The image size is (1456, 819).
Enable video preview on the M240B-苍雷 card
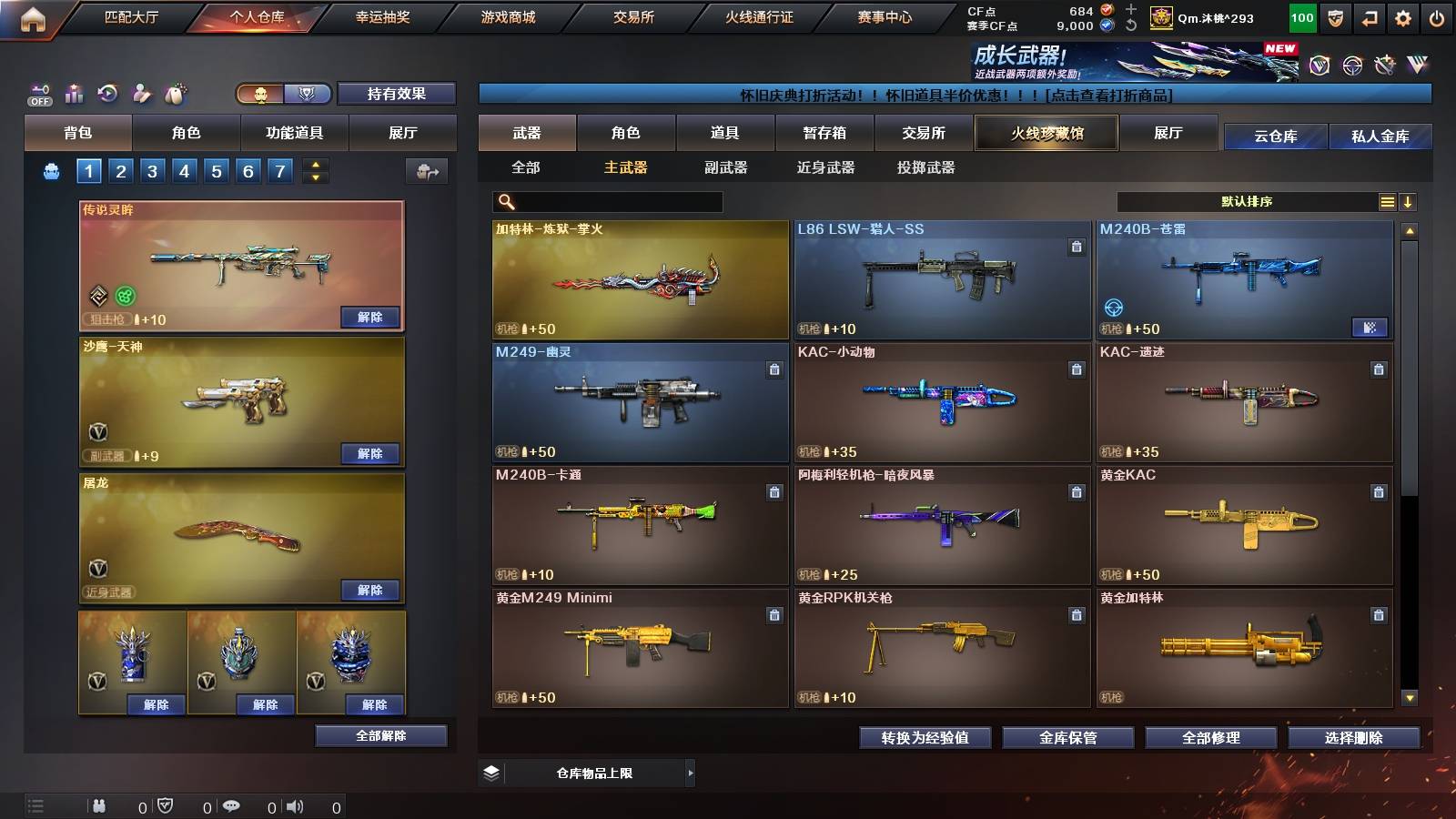(1371, 328)
